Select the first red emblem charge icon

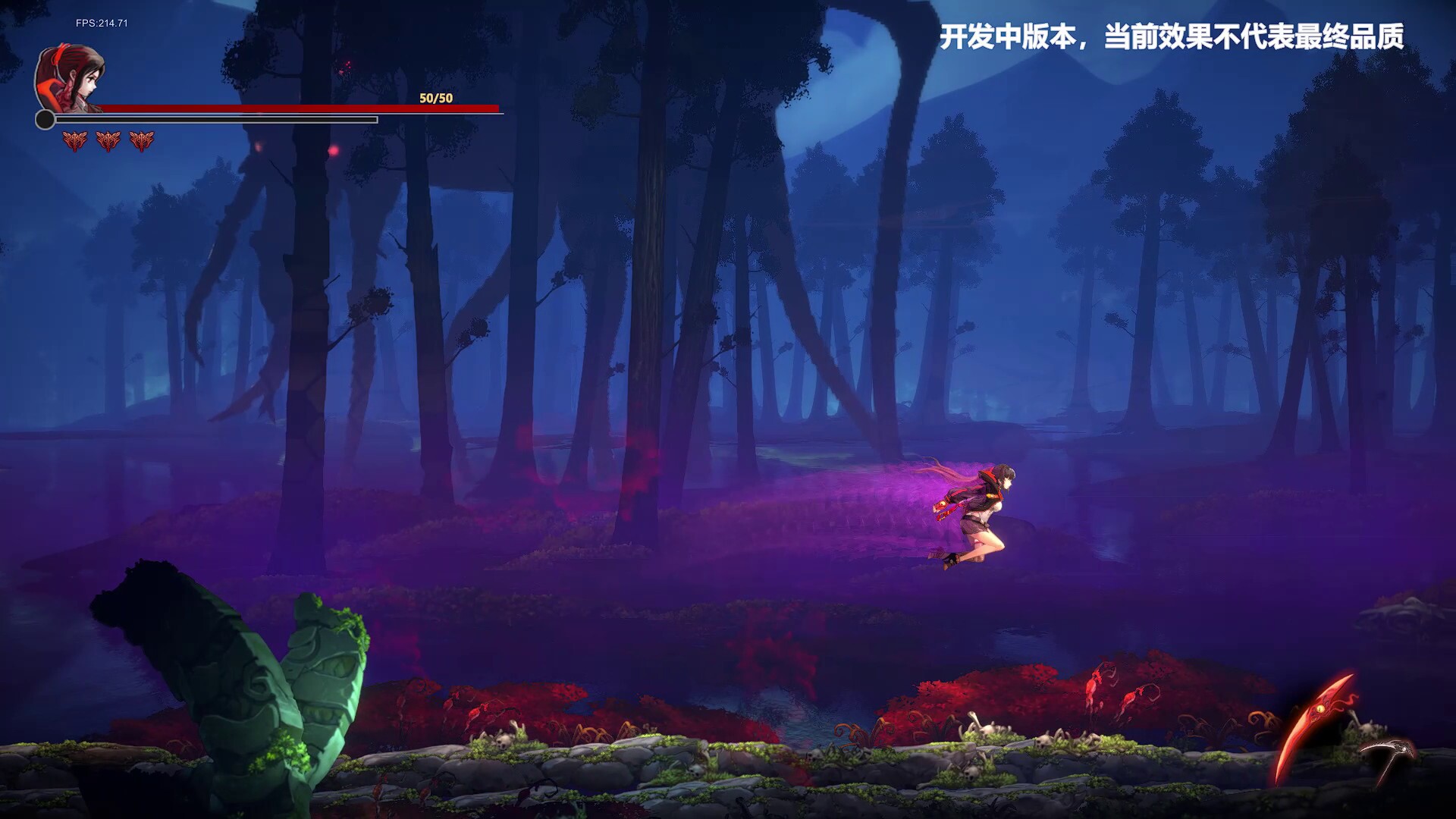[x=74, y=140]
